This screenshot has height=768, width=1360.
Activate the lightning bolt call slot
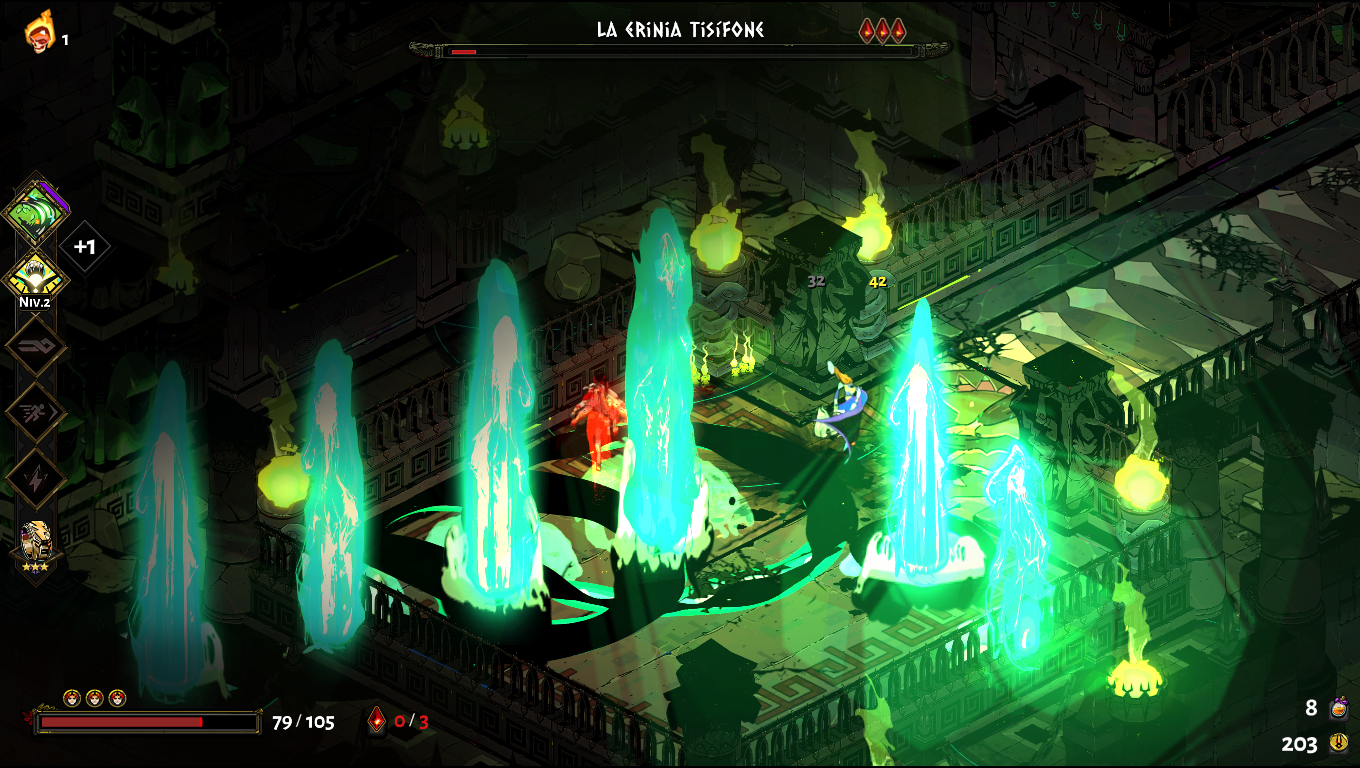(36, 477)
